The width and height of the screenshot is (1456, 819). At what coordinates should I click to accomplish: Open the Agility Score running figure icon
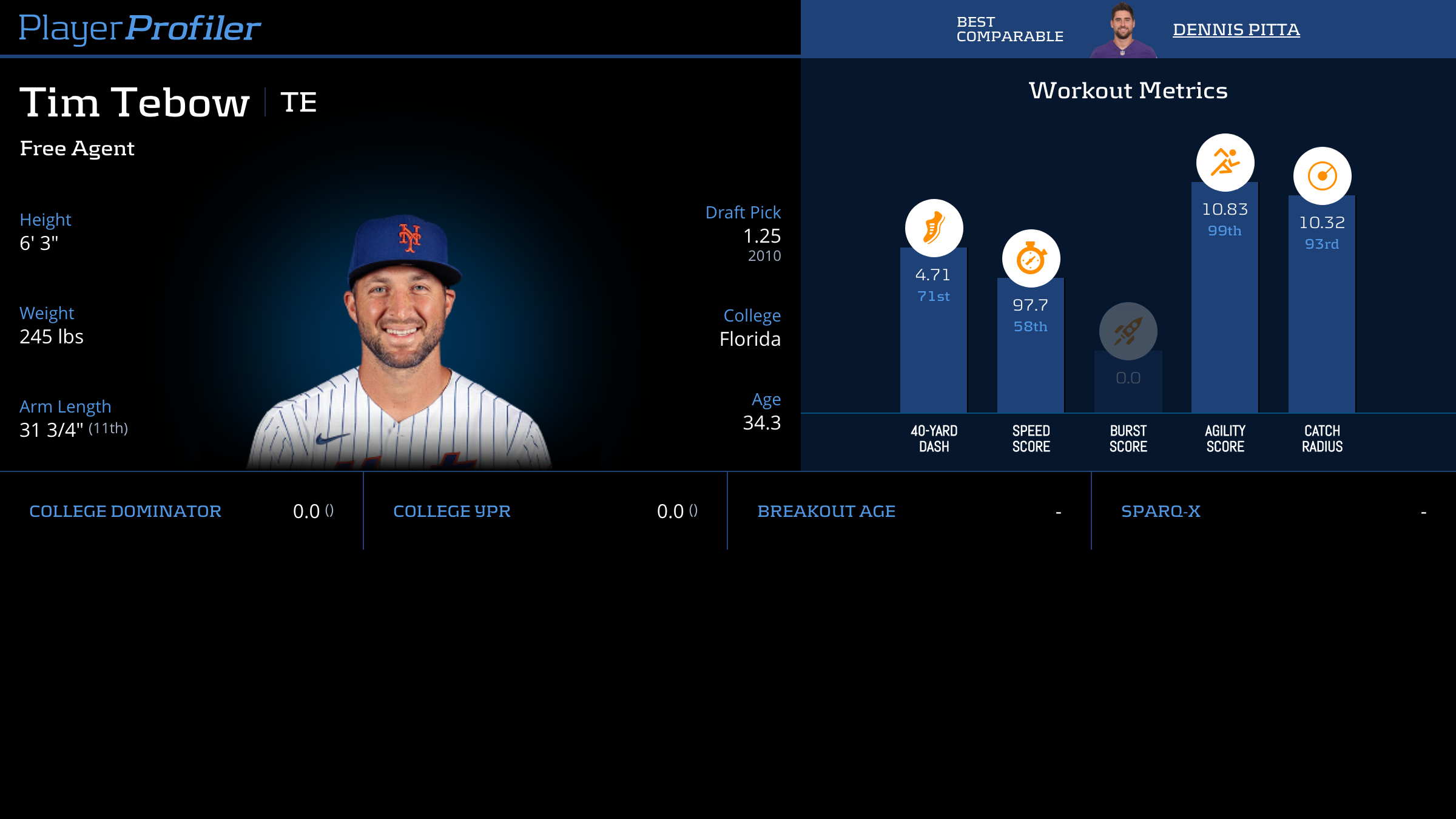[x=1225, y=163]
